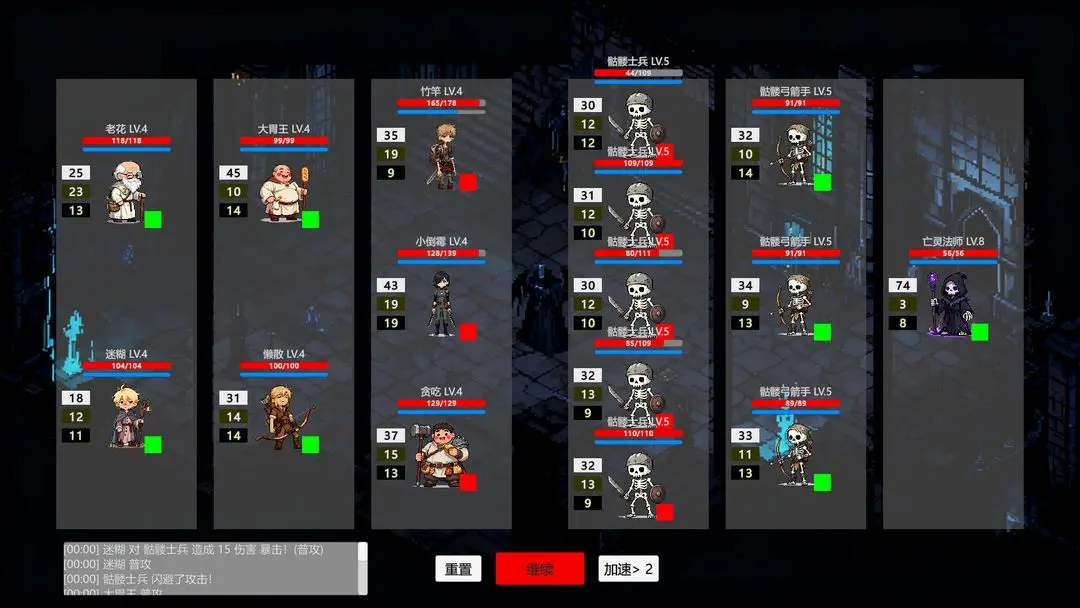
Task: Click the 重置 reset button
Action: 458,569
